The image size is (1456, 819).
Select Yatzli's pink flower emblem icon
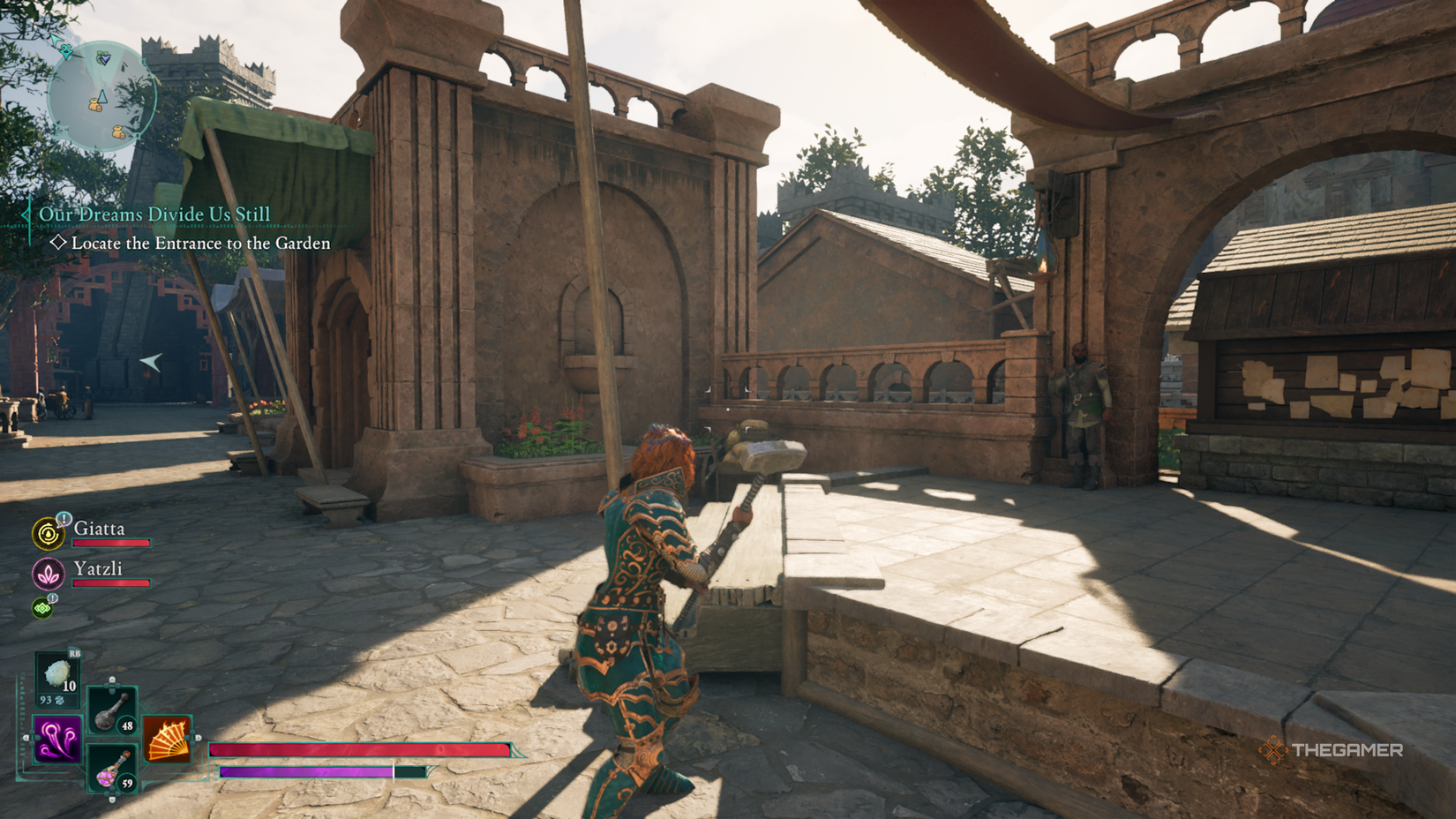[x=49, y=574]
